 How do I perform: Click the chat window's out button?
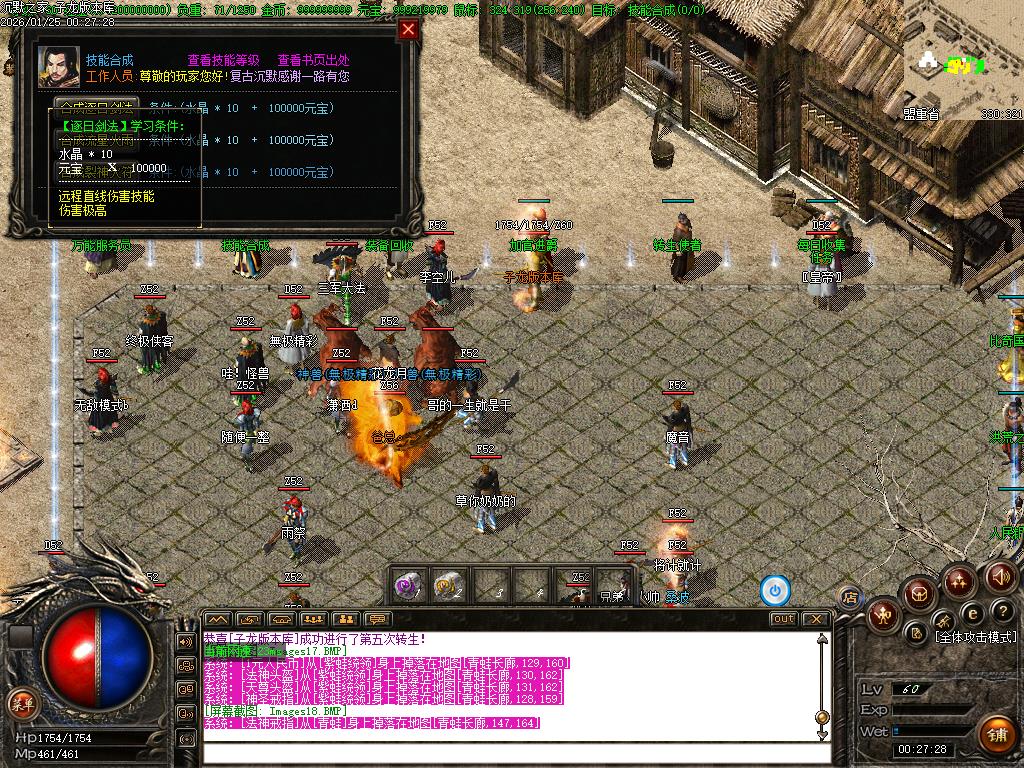783,619
